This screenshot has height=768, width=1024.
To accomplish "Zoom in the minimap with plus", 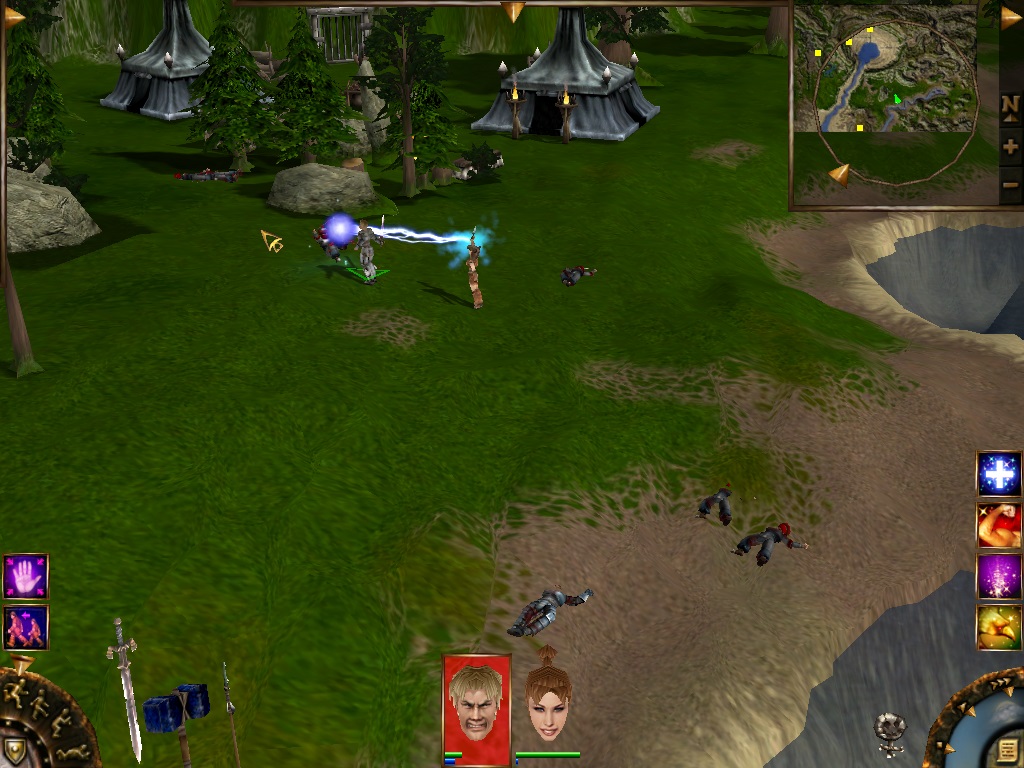I will click(x=1010, y=147).
